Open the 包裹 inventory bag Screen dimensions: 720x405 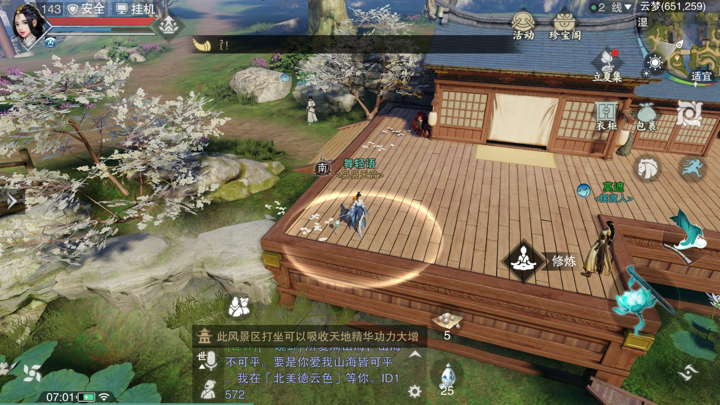pyautogui.click(x=646, y=115)
